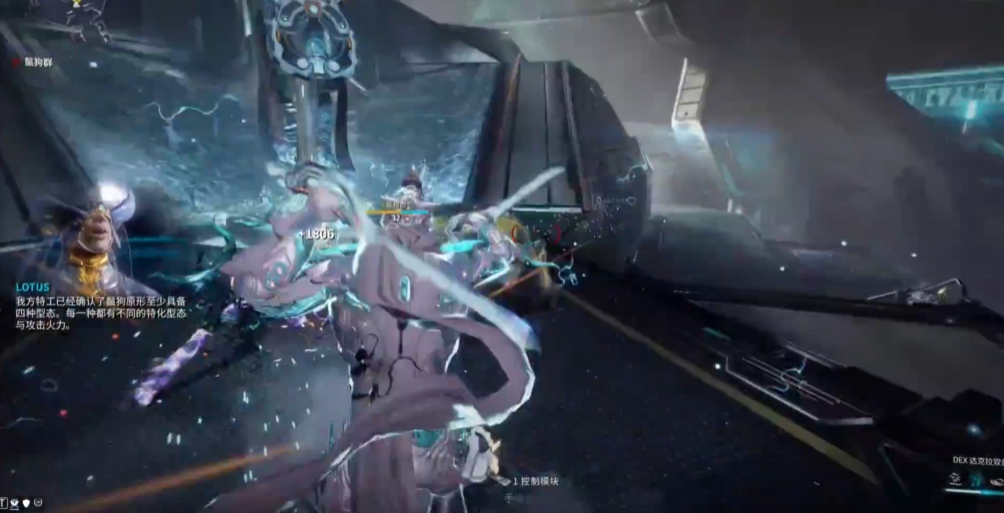The width and height of the screenshot is (1004, 513).
Task: Select the white shield buff icon
Action: 25,502
